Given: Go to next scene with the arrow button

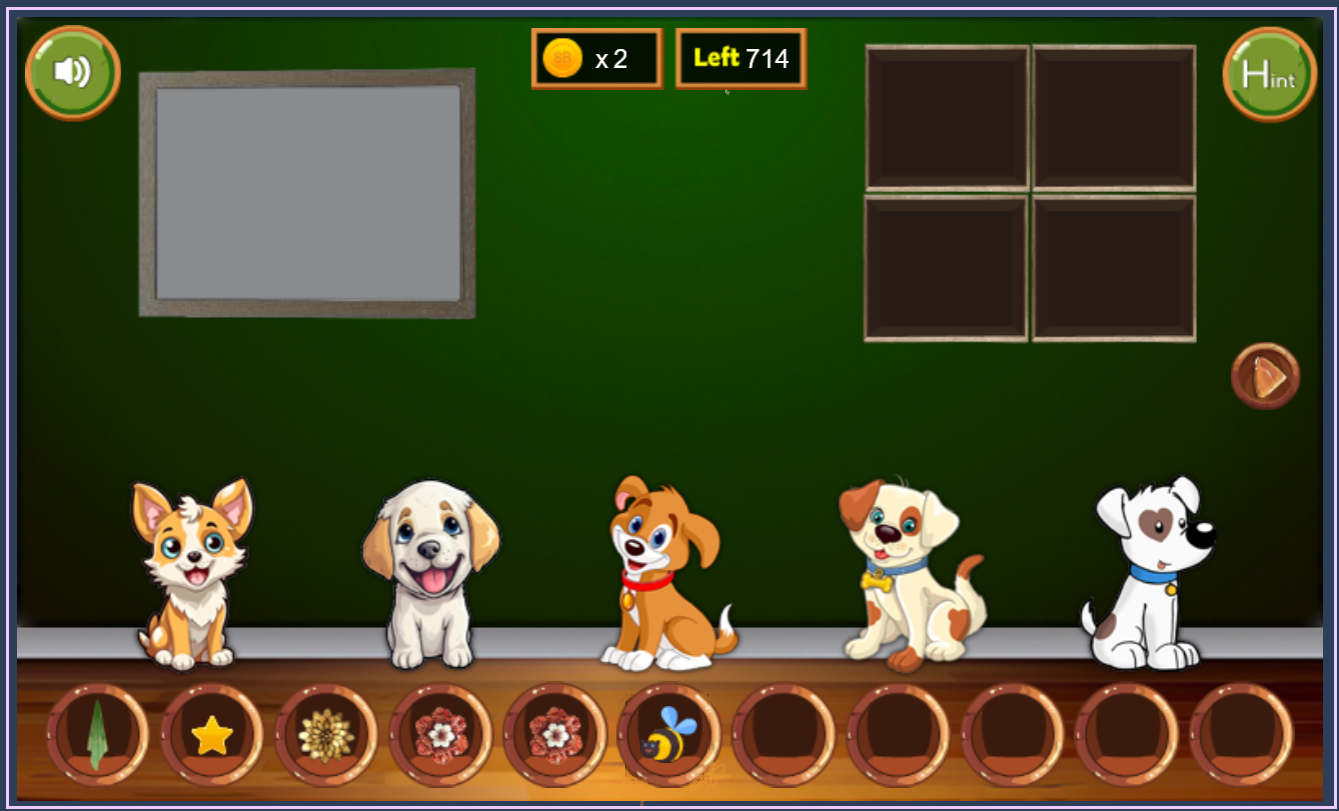Looking at the screenshot, I should (1265, 376).
